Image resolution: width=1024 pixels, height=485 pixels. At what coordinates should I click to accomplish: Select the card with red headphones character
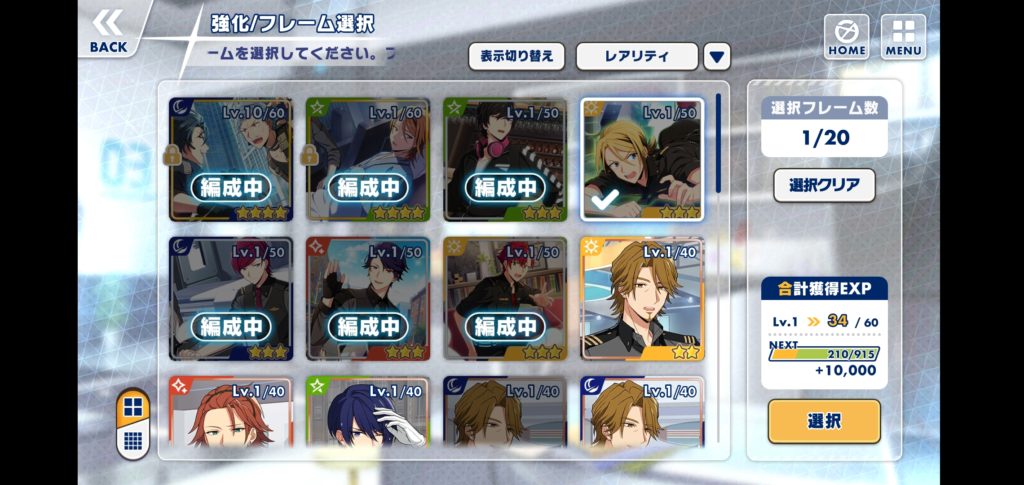tap(504, 159)
